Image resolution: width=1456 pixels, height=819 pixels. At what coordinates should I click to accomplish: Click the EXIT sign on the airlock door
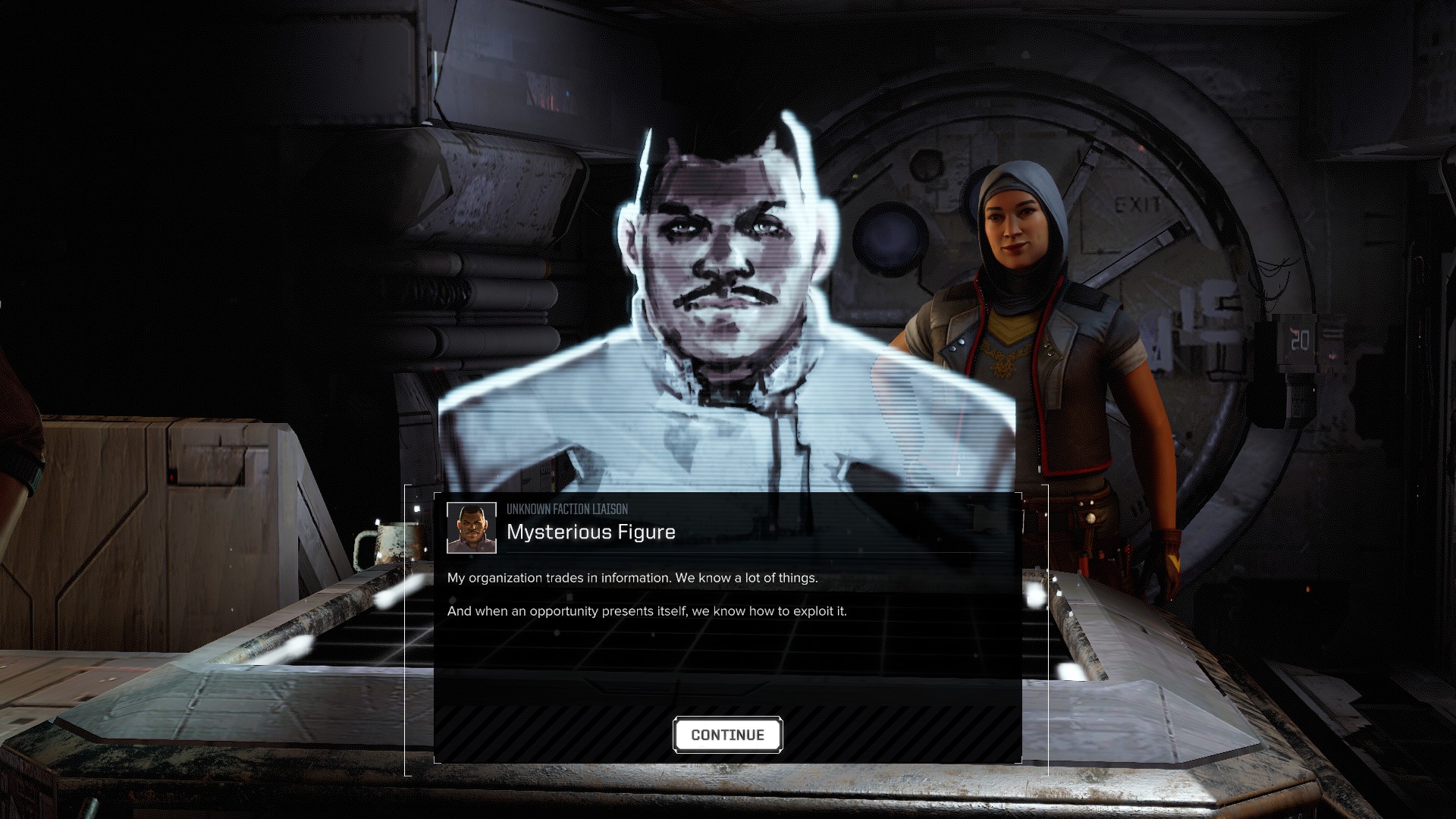[x=1138, y=203]
